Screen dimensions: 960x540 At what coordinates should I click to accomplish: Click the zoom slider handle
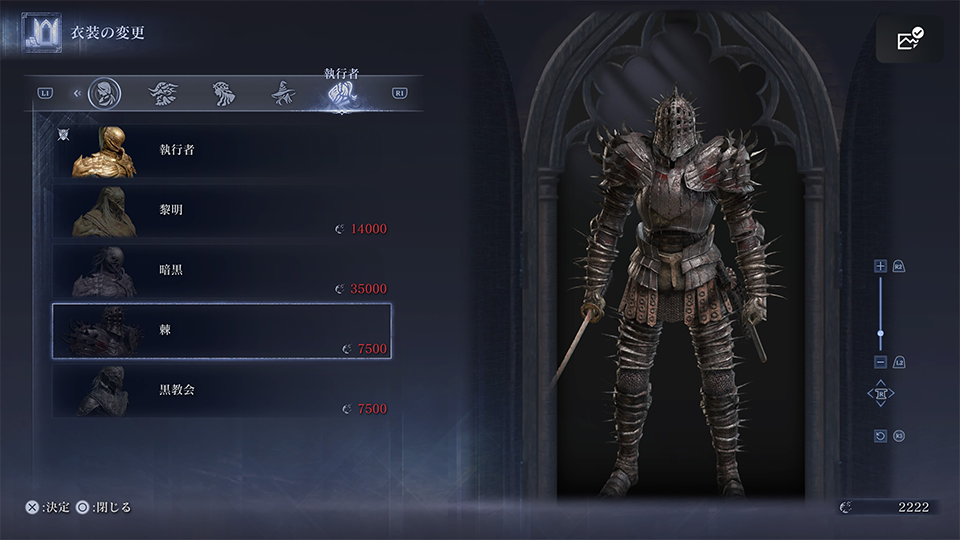(880, 333)
